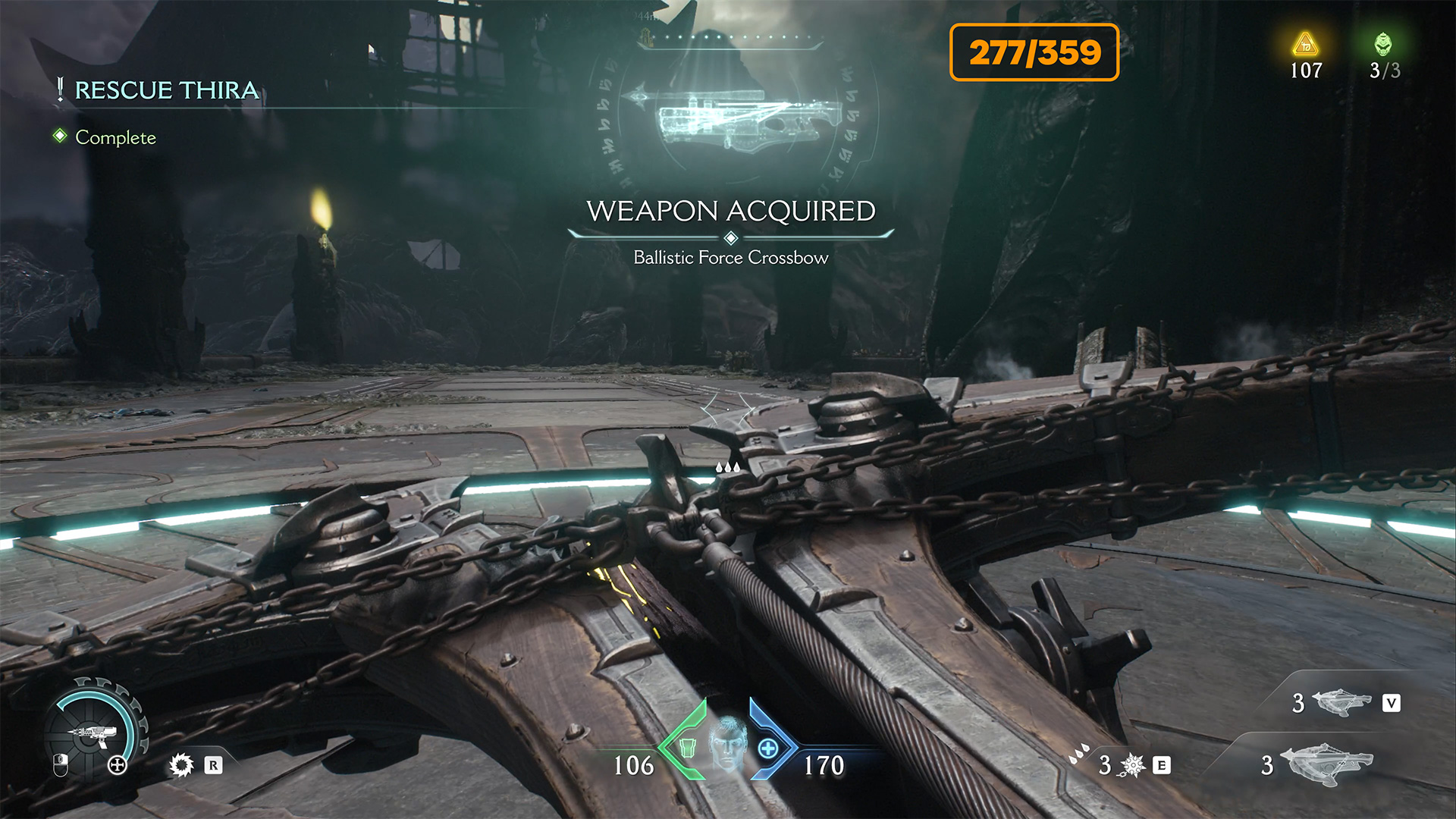Select the lower crossbow weapon slot
This screenshot has width=1456, height=819.
1326,763
